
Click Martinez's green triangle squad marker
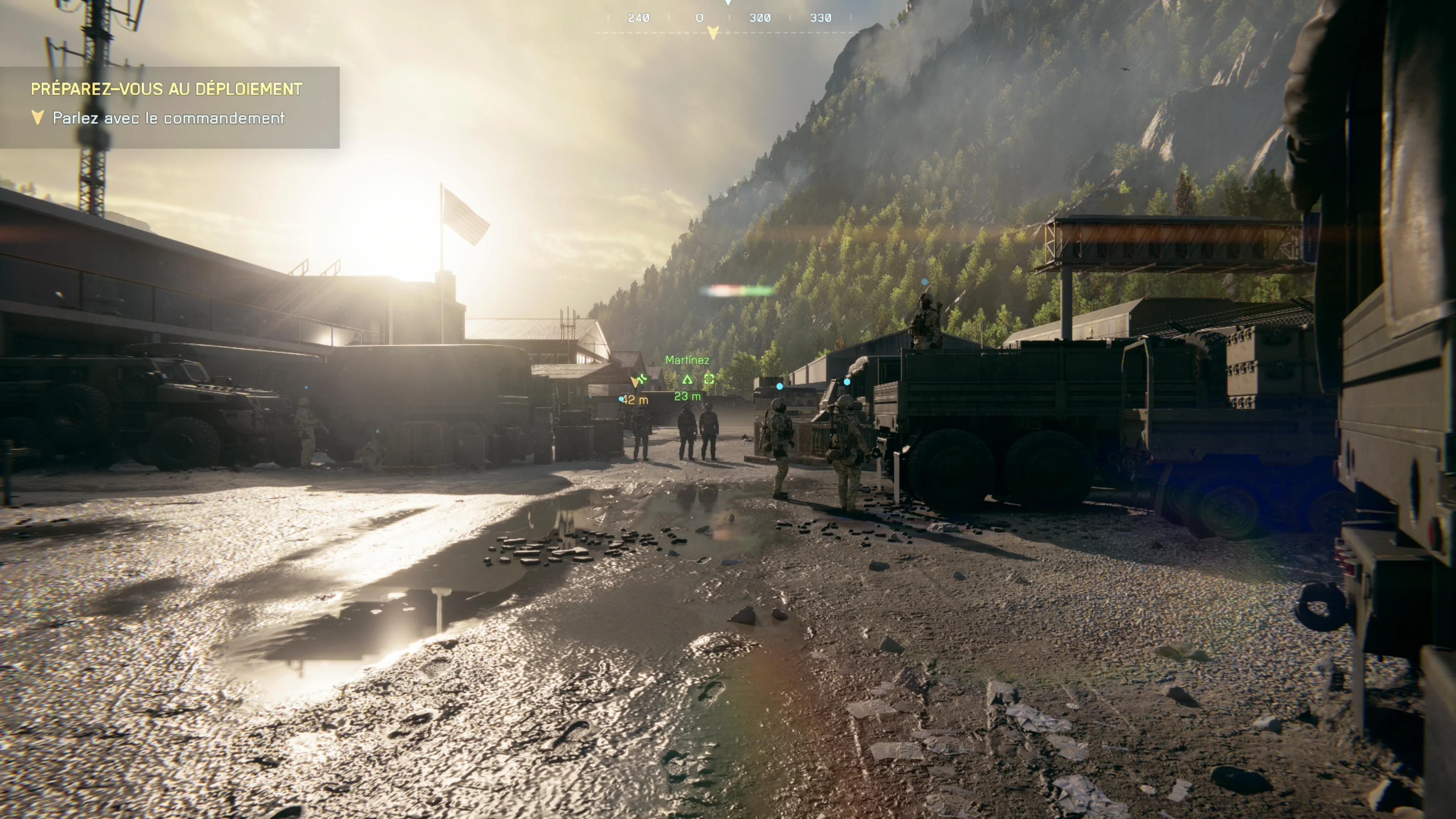click(687, 379)
